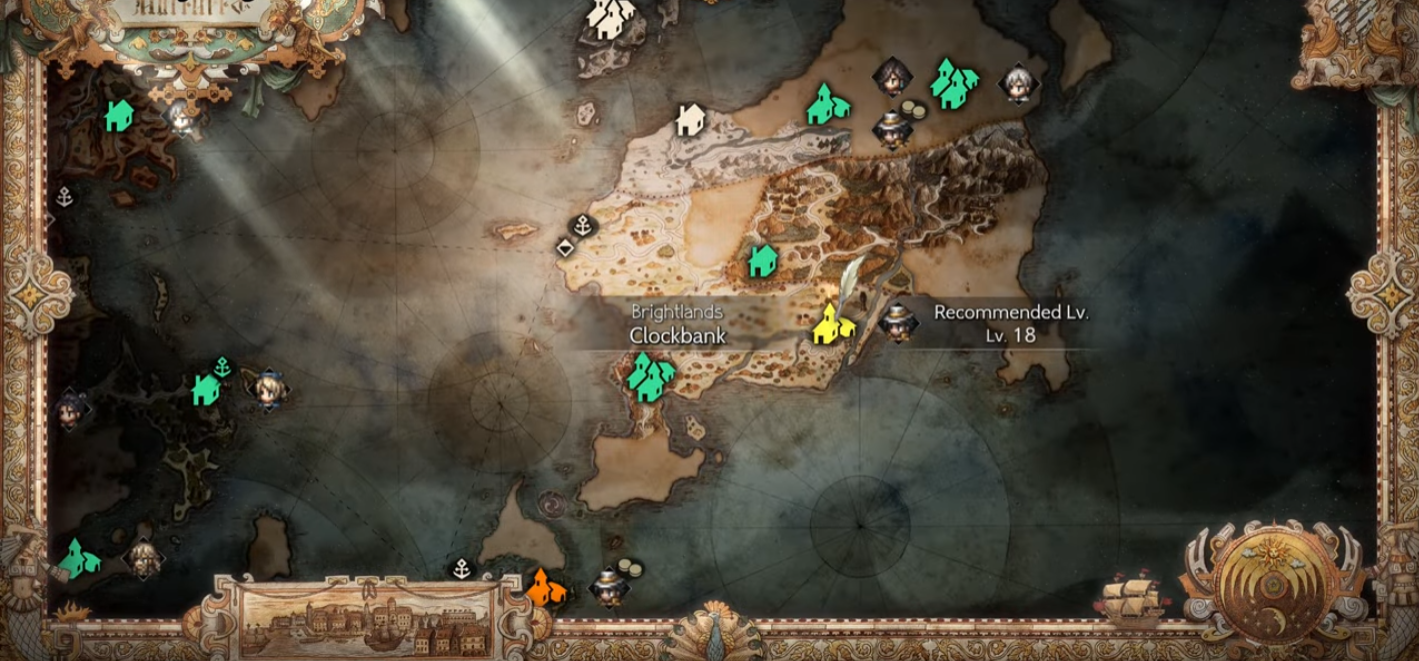Select the yellow Clockbank town marker

[x=829, y=325]
